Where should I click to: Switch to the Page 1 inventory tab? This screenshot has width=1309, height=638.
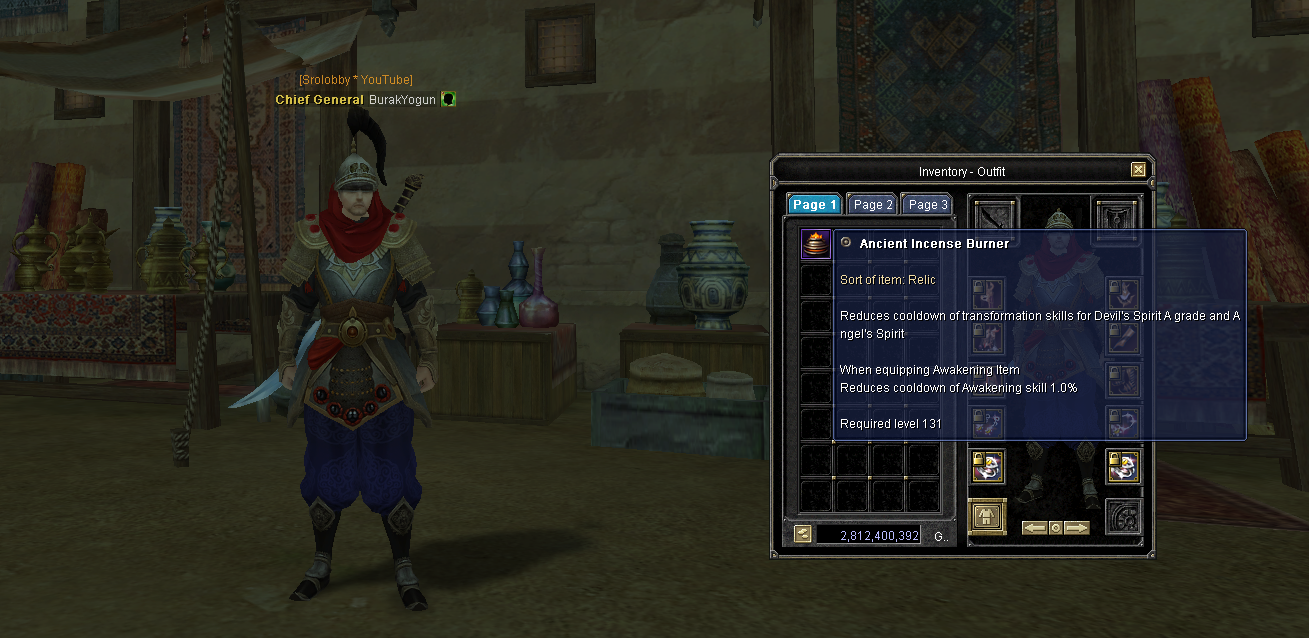click(x=815, y=205)
